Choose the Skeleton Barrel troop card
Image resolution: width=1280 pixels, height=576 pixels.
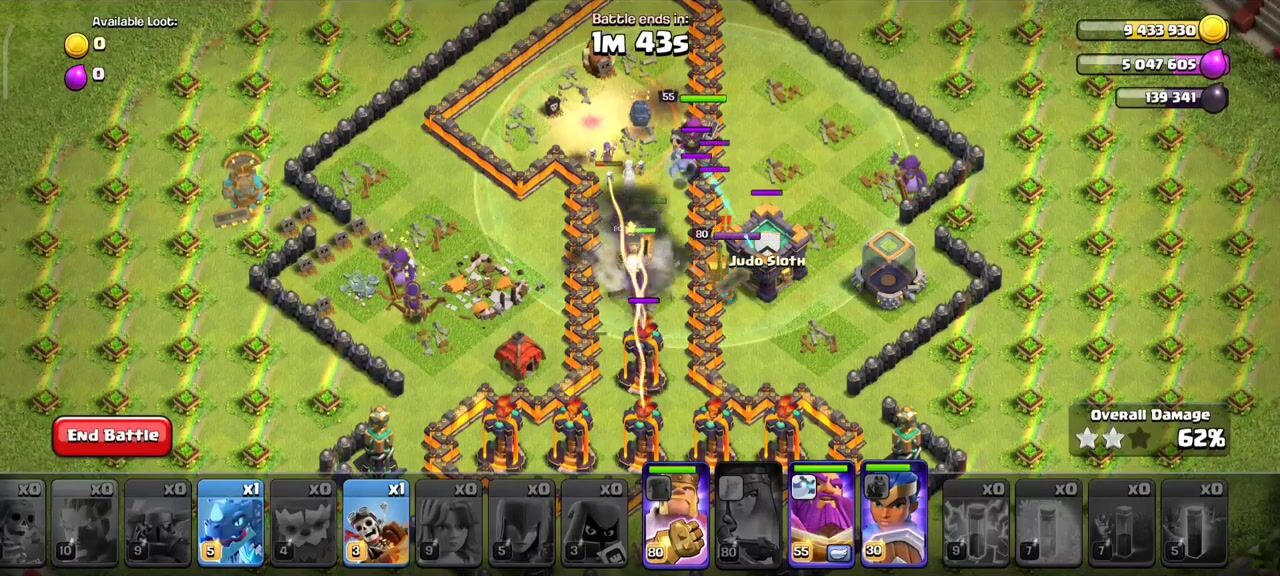click(376, 524)
